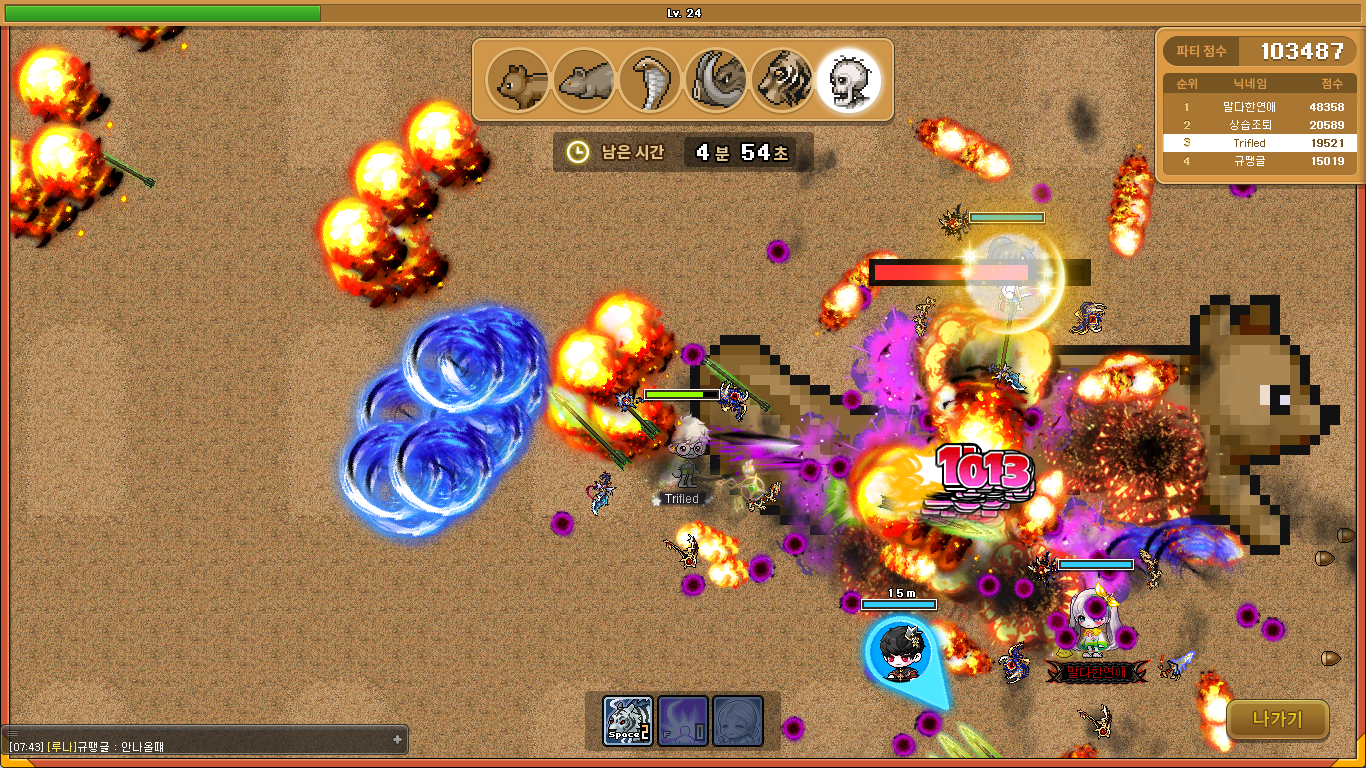The image size is (1366, 768).
Task: Select Trifled's row in the ranking
Action: [1259, 143]
